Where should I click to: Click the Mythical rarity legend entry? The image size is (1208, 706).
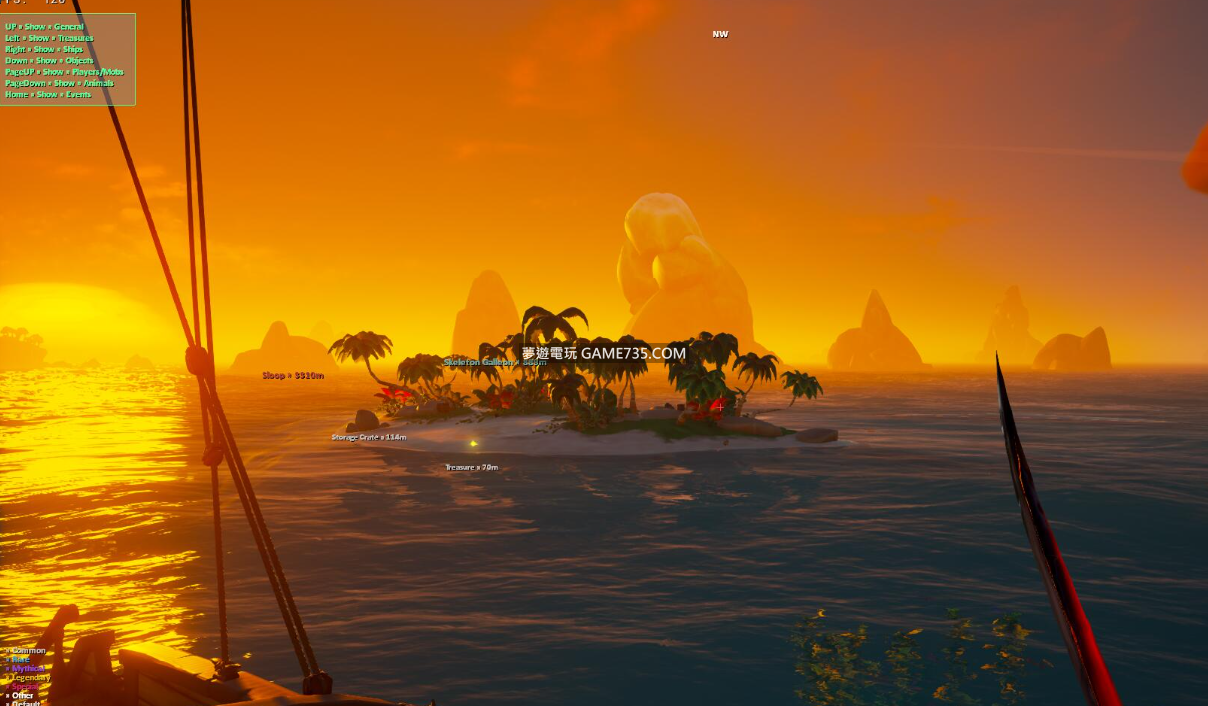coord(28,669)
